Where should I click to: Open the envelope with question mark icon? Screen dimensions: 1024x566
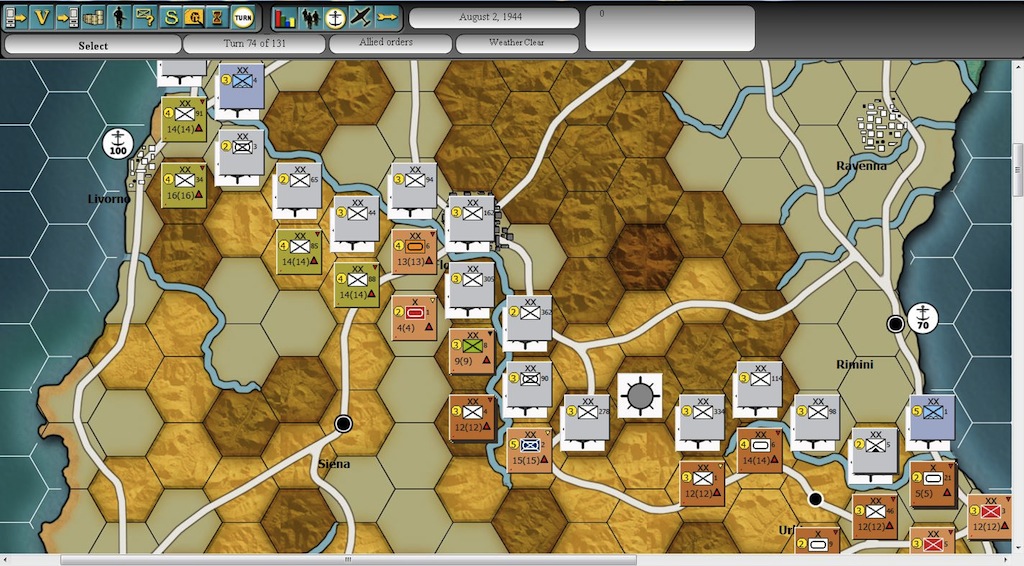coord(145,17)
